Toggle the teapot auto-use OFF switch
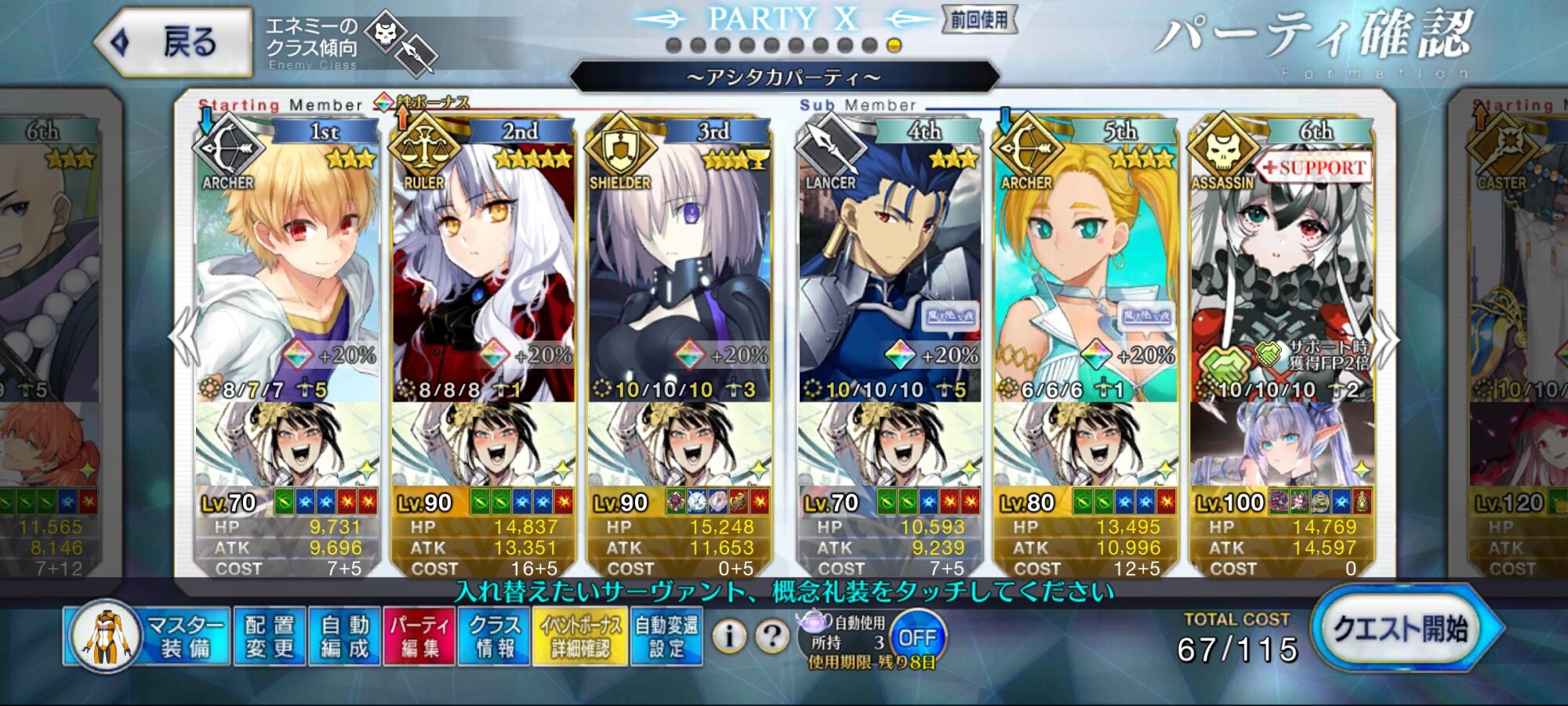1568x706 pixels. coord(917,637)
